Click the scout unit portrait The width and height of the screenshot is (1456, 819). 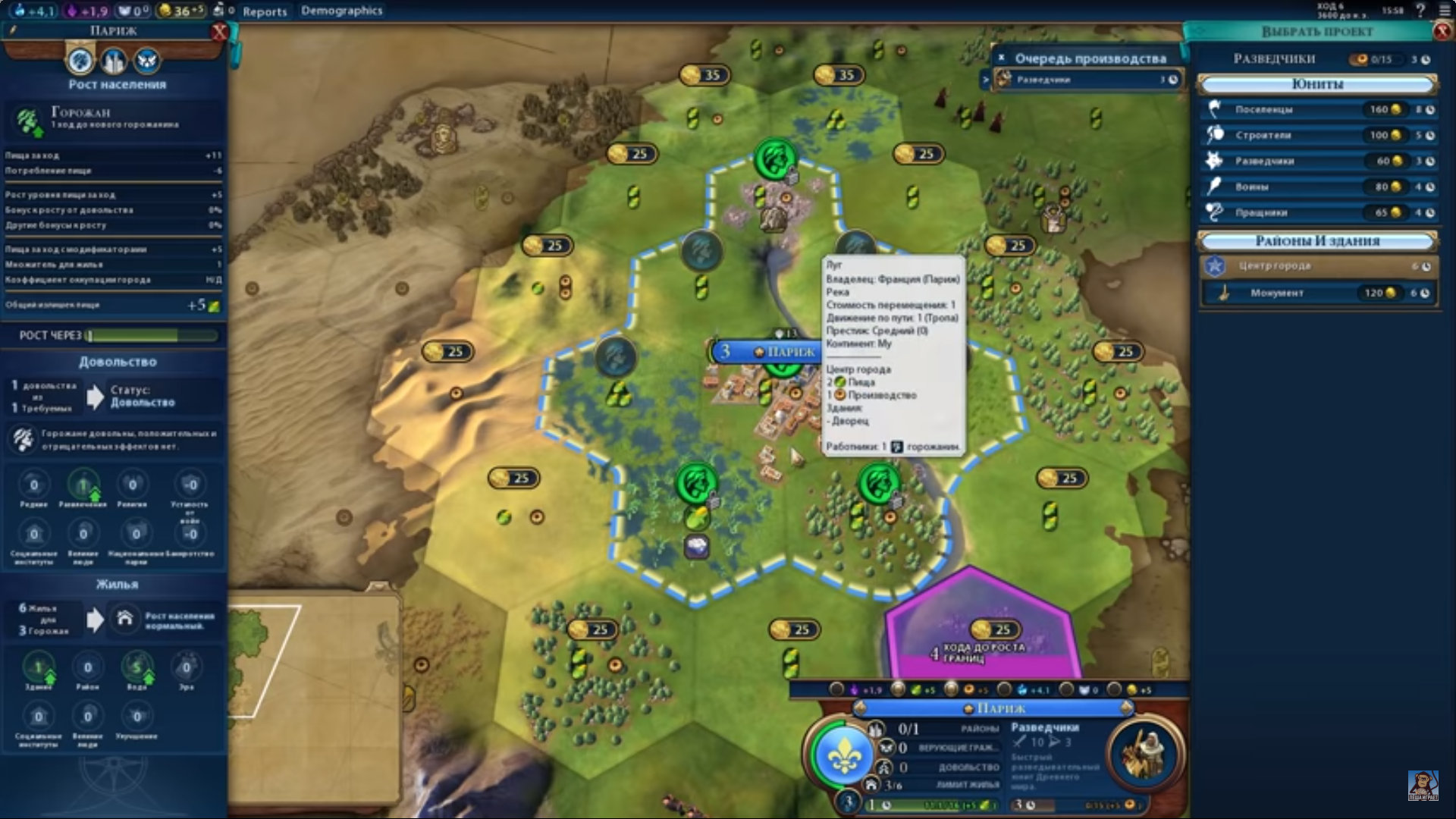pos(1145,754)
